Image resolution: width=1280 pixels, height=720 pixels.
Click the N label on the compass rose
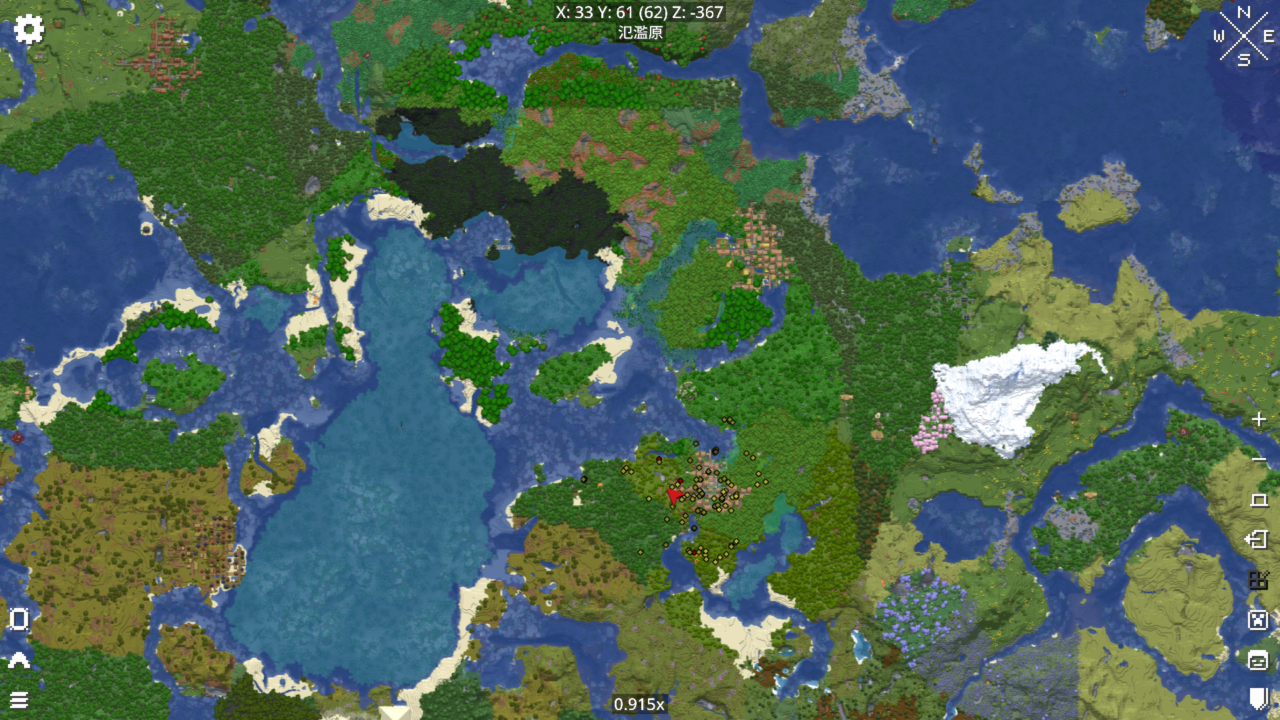(x=1243, y=14)
